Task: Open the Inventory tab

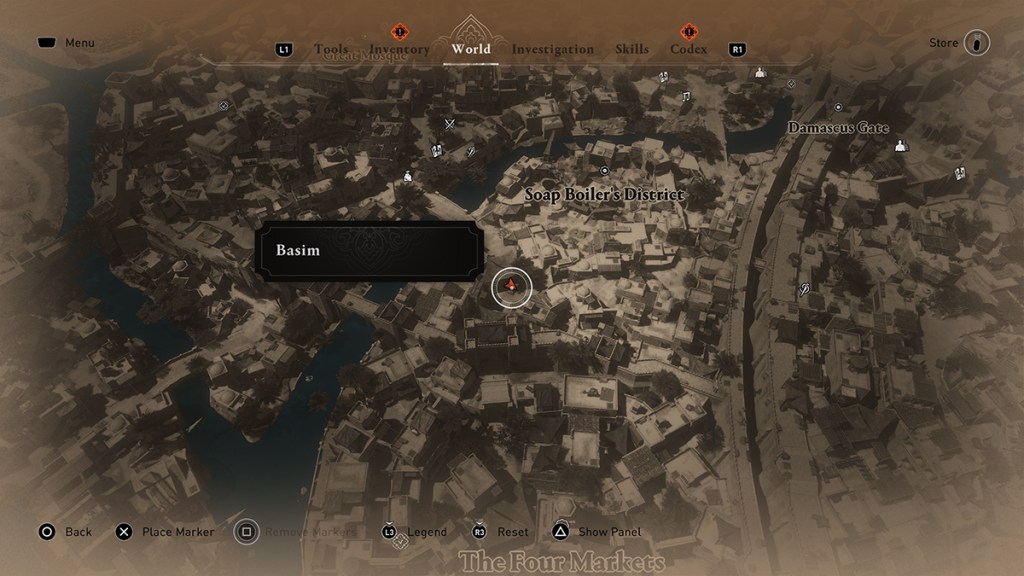Action: (399, 49)
